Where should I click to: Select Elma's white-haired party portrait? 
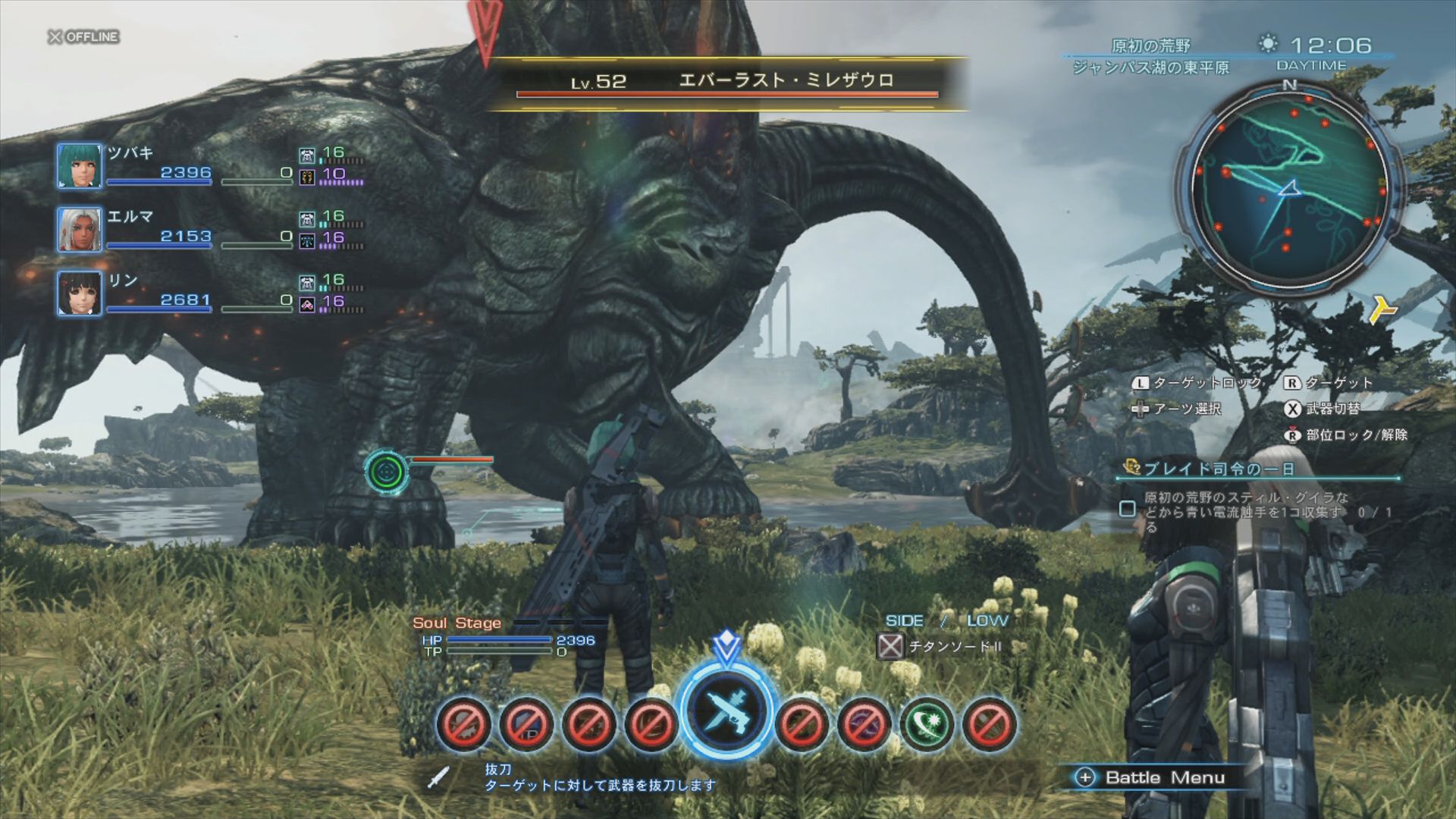pos(80,229)
